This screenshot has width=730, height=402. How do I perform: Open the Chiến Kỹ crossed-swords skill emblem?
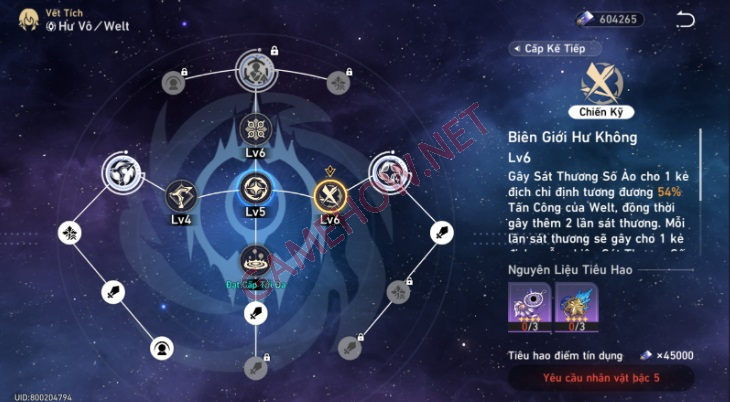tap(601, 84)
